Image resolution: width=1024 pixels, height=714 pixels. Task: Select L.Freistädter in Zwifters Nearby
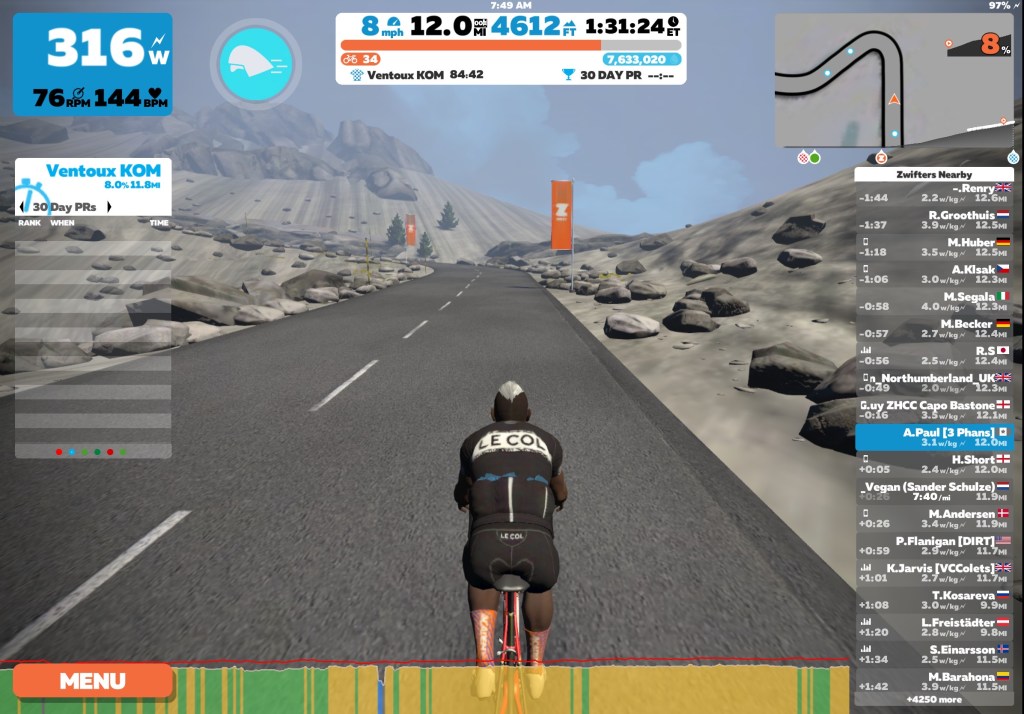[x=934, y=627]
